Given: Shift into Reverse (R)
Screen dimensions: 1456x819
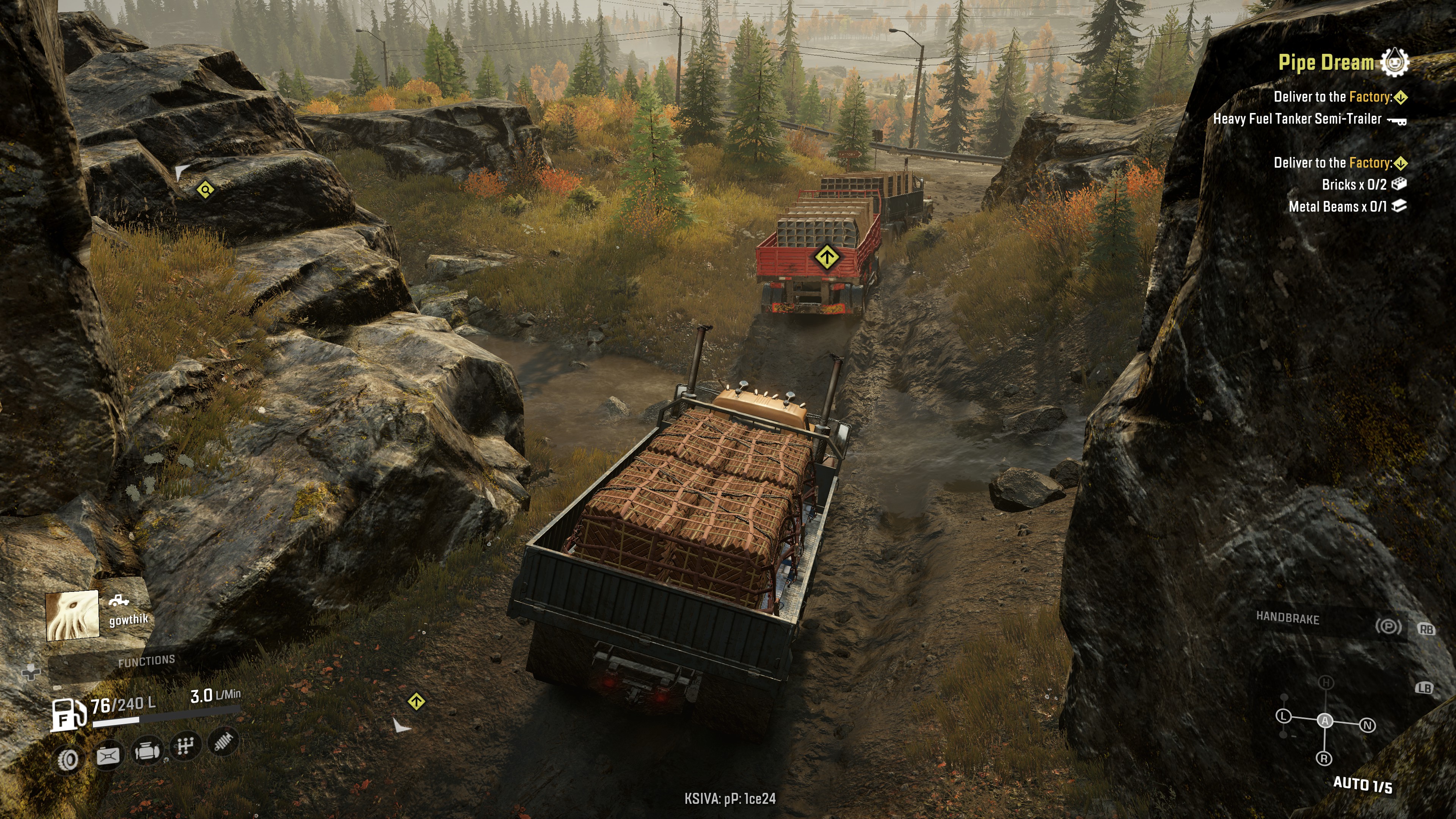Looking at the screenshot, I should 1324,758.
